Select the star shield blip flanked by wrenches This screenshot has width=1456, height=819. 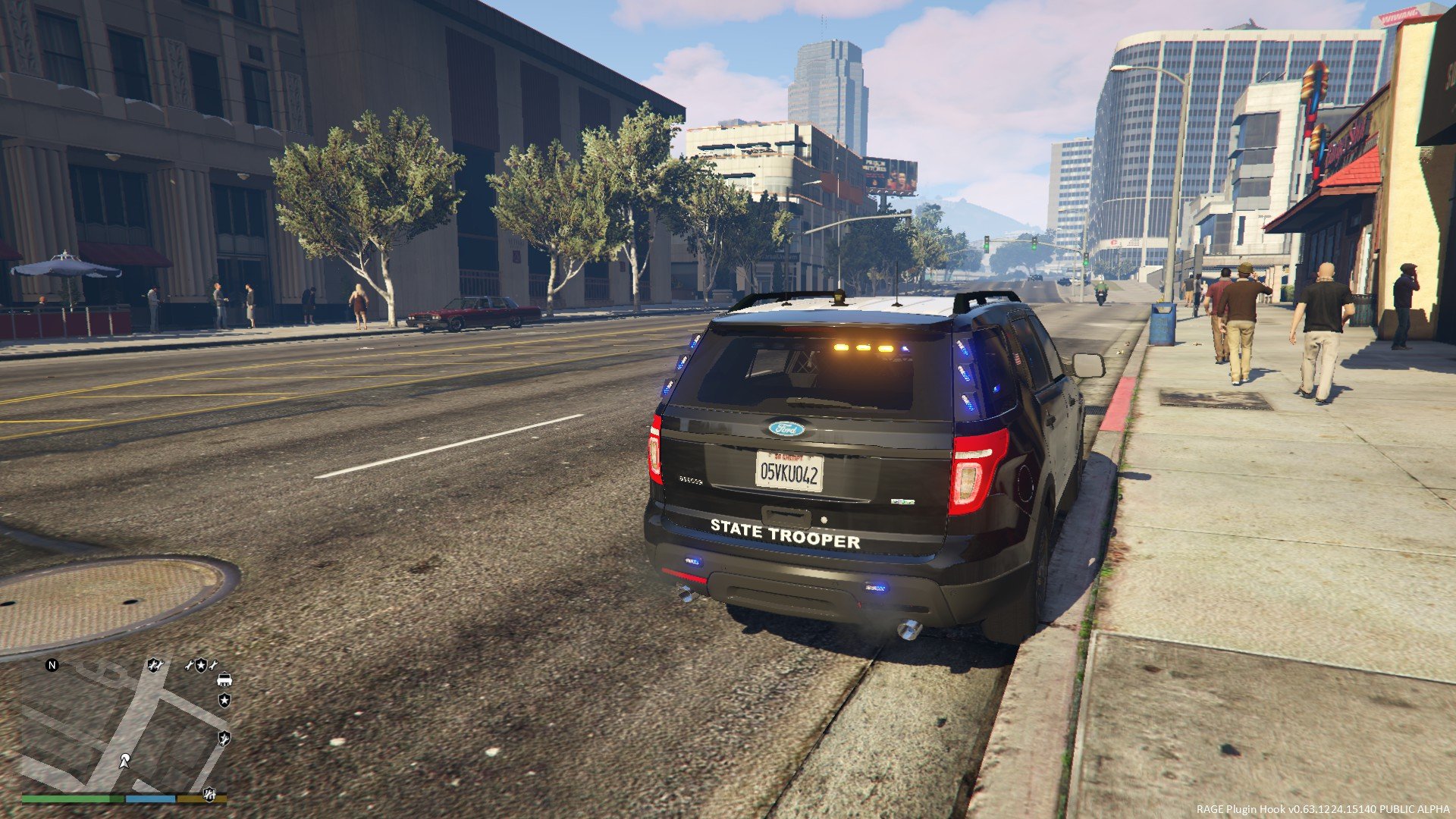point(201,665)
